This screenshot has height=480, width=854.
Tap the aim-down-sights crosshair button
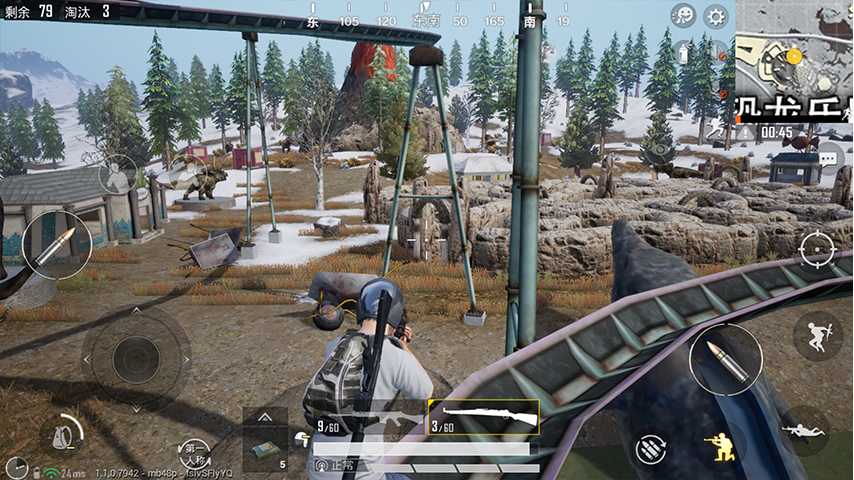[816, 246]
